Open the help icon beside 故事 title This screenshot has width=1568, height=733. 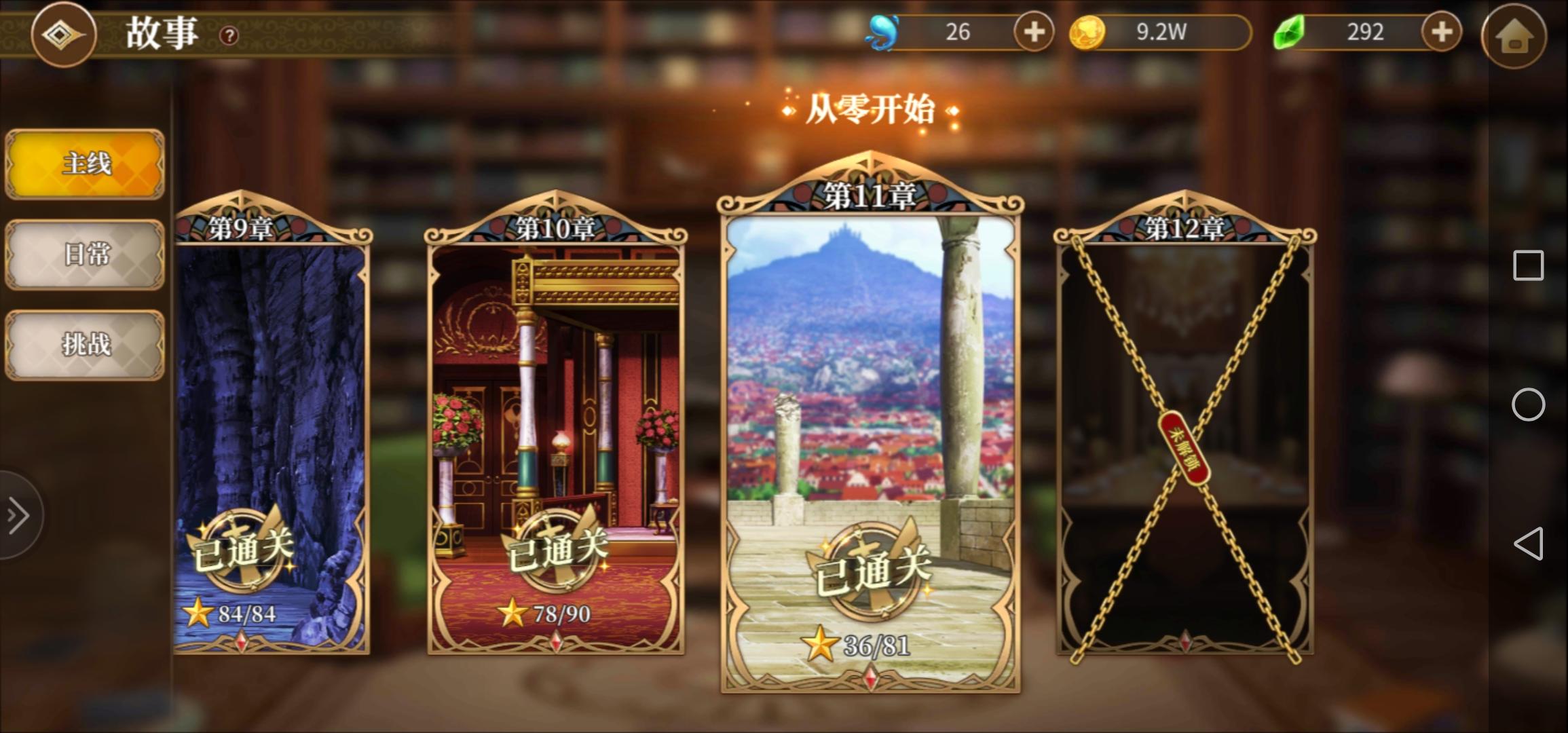(229, 36)
